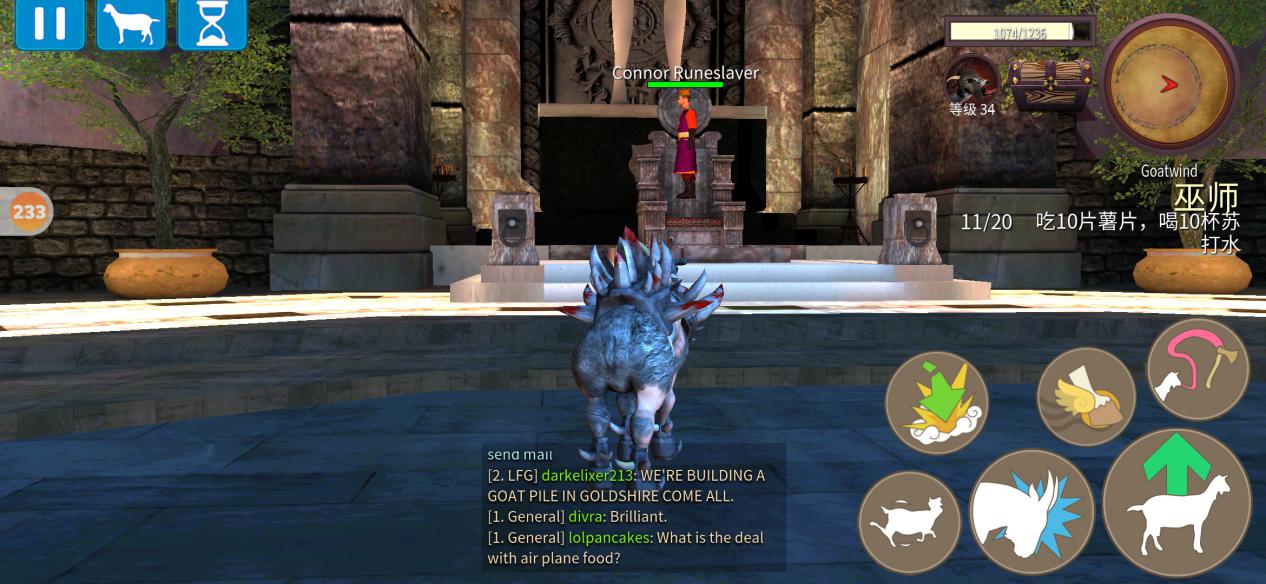This screenshot has height=584, width=1266.
Task: Tap the hourglass slow-motion button
Action: [x=212, y=24]
